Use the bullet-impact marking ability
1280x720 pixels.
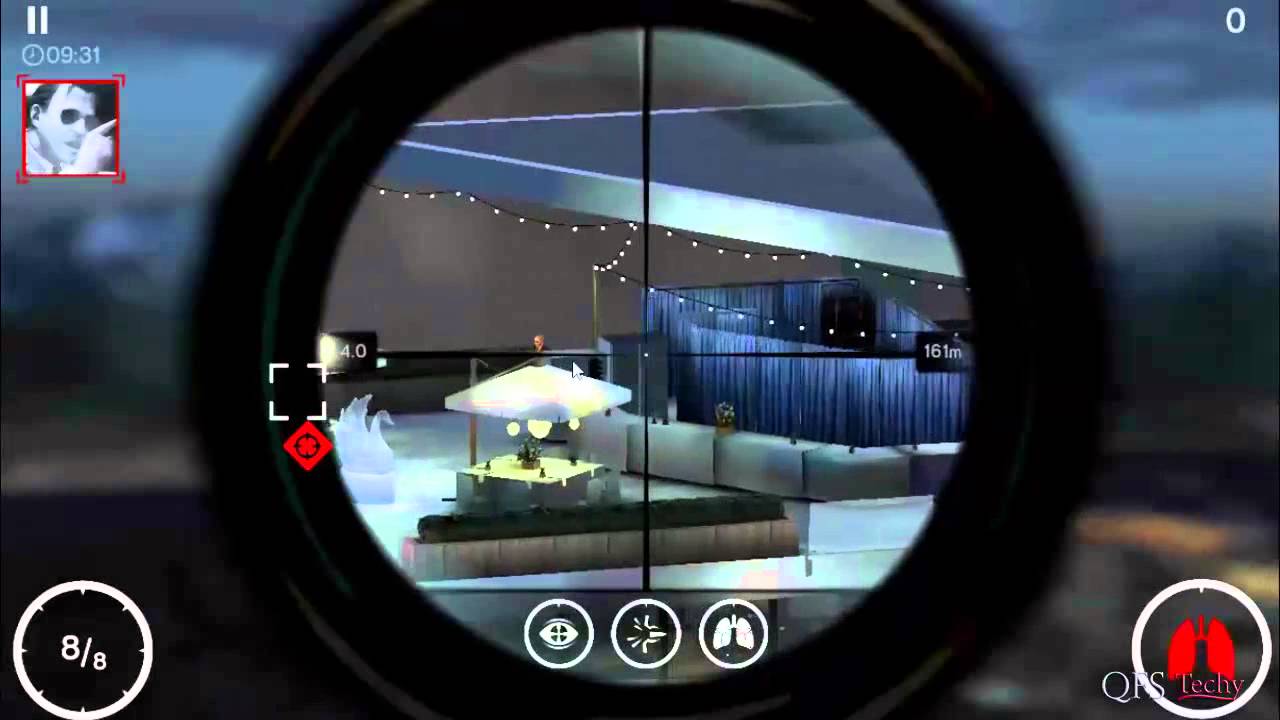point(646,633)
